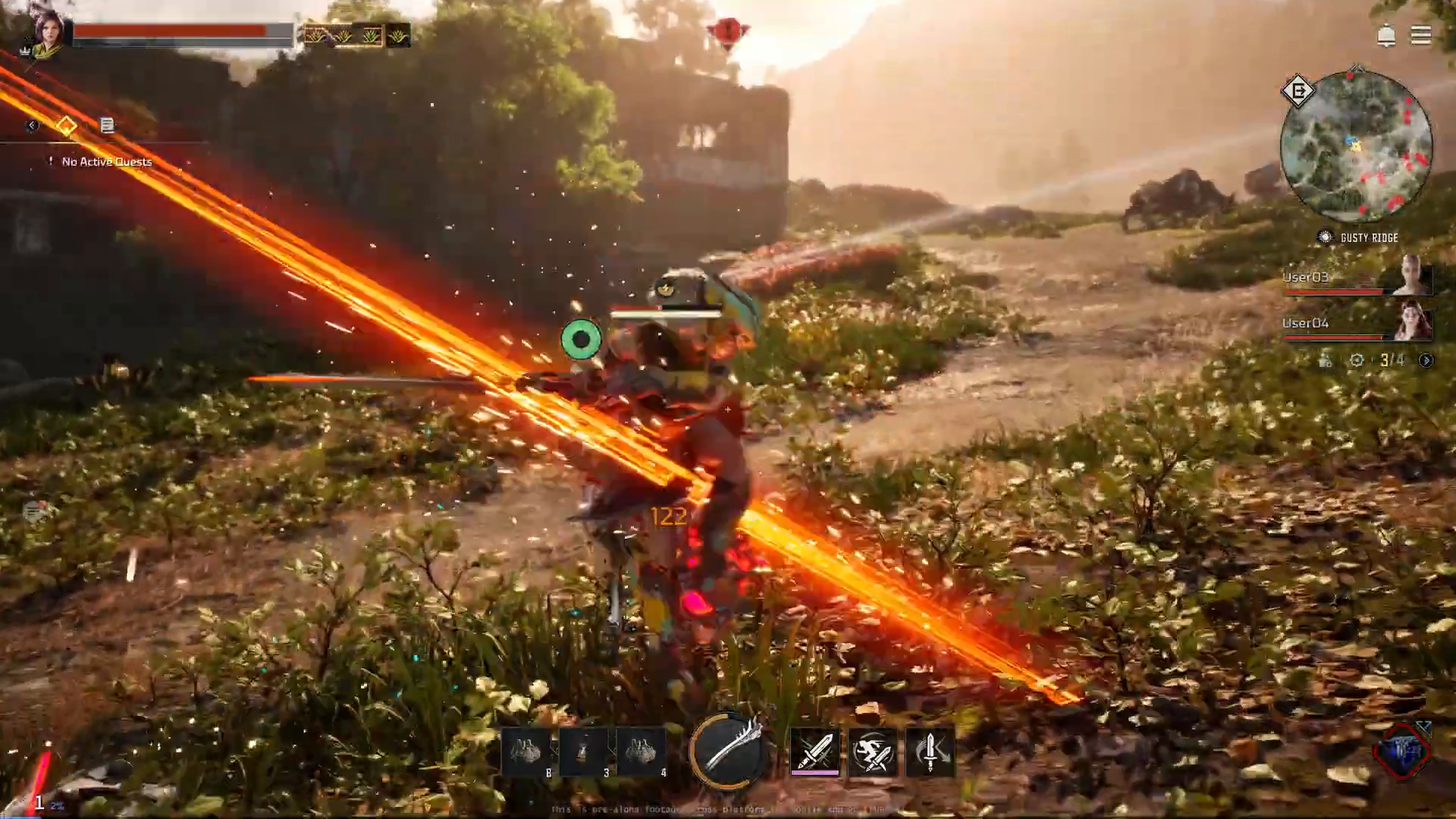
Task: Activate the dash attack skill icon
Action: 874,751
